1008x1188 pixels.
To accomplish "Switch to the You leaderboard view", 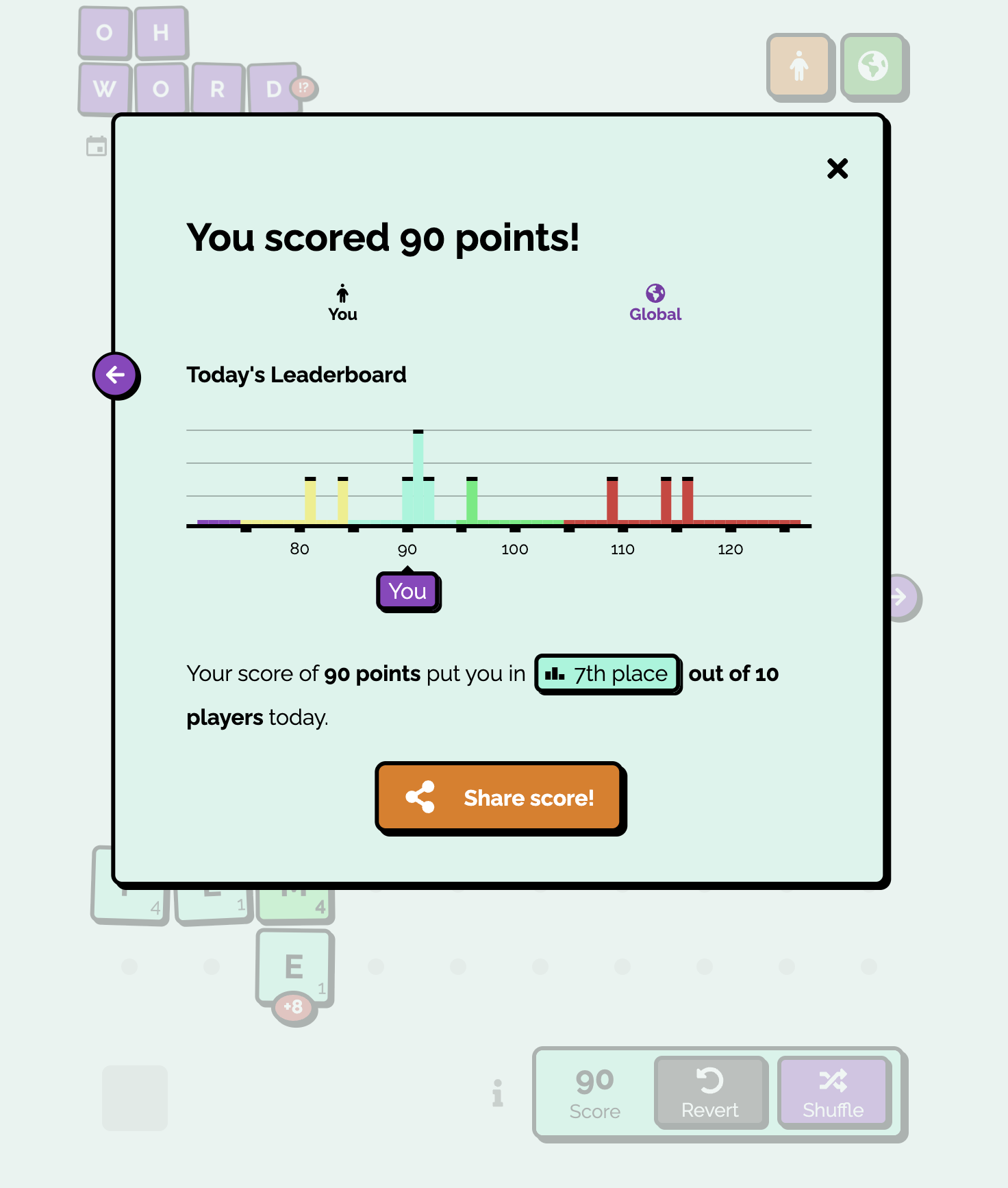I will point(342,300).
